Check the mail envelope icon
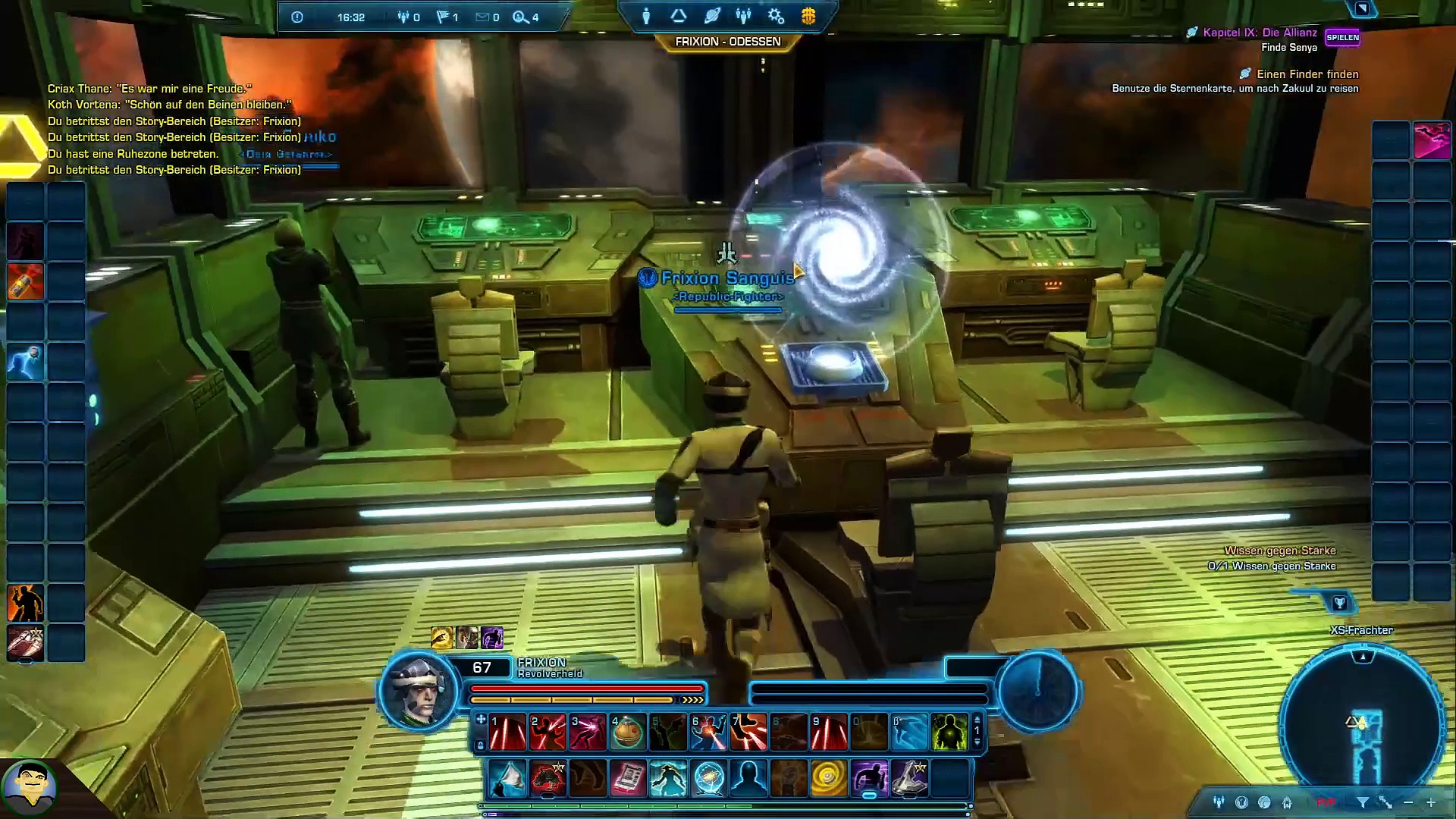 coord(482,17)
